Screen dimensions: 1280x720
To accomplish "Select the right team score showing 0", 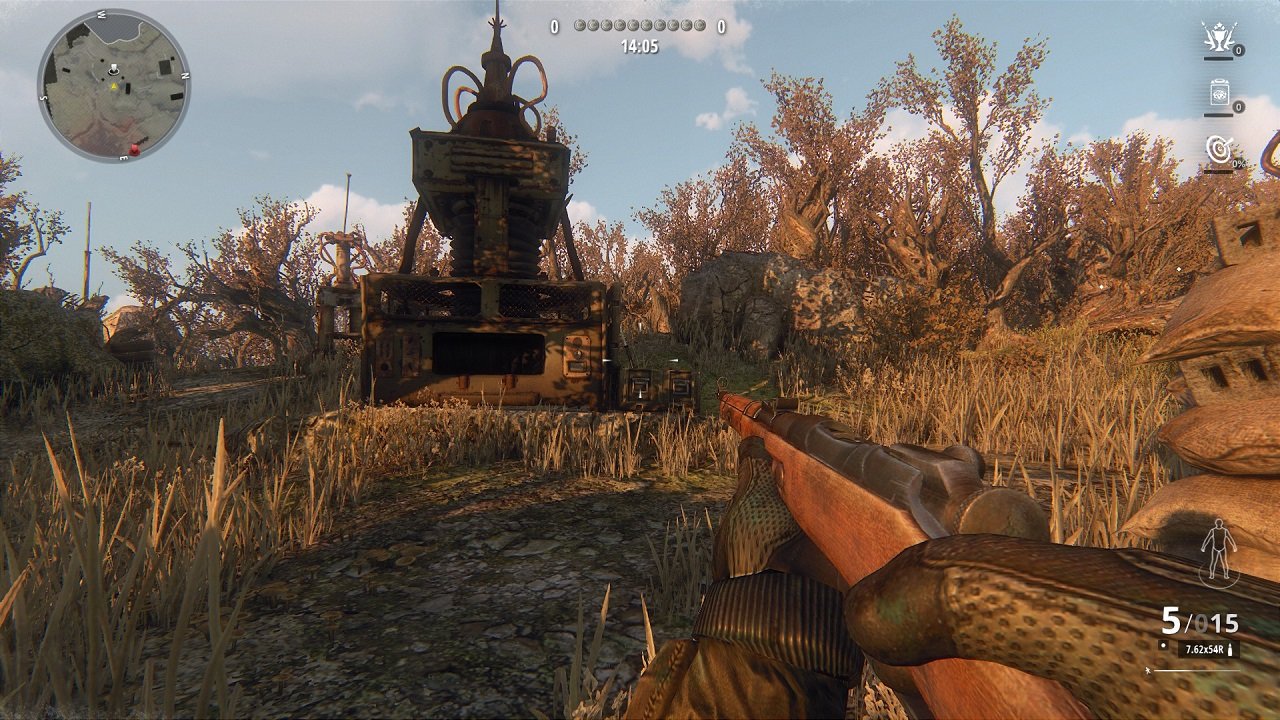I will click(721, 26).
